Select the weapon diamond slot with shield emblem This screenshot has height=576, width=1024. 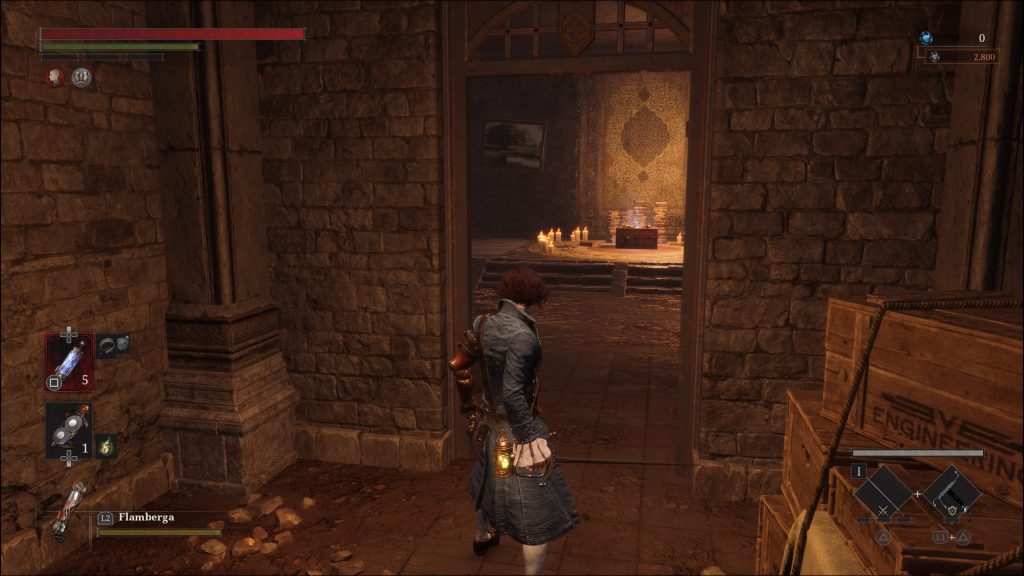(x=950, y=492)
